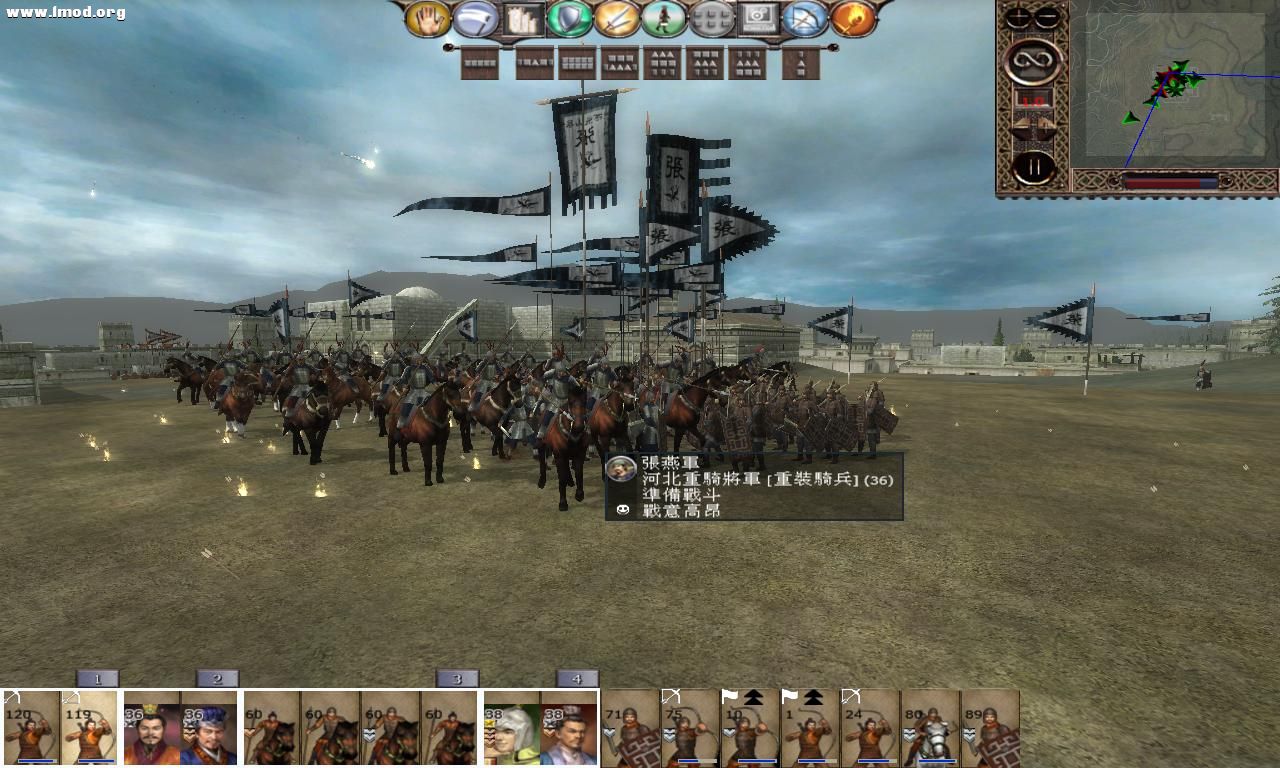1280x768 pixels.
Task: Enable fire-at-will with the bow icon
Action: pyautogui.click(x=808, y=18)
